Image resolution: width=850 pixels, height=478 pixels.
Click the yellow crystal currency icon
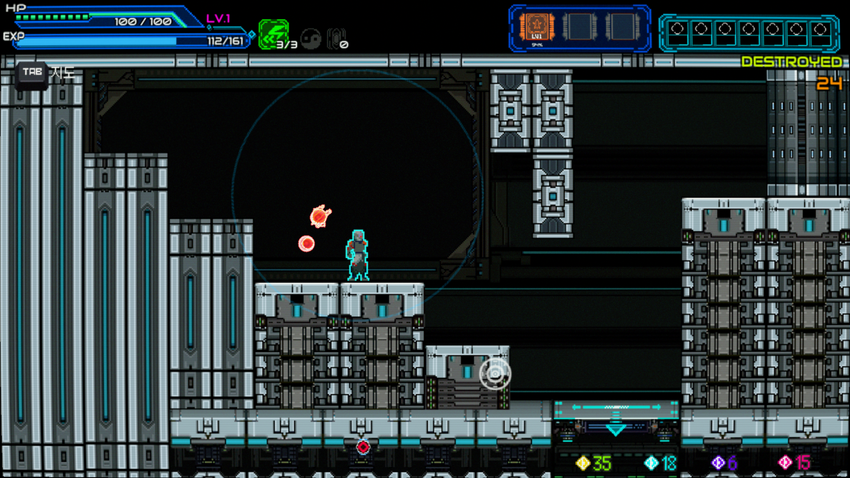pos(583,463)
